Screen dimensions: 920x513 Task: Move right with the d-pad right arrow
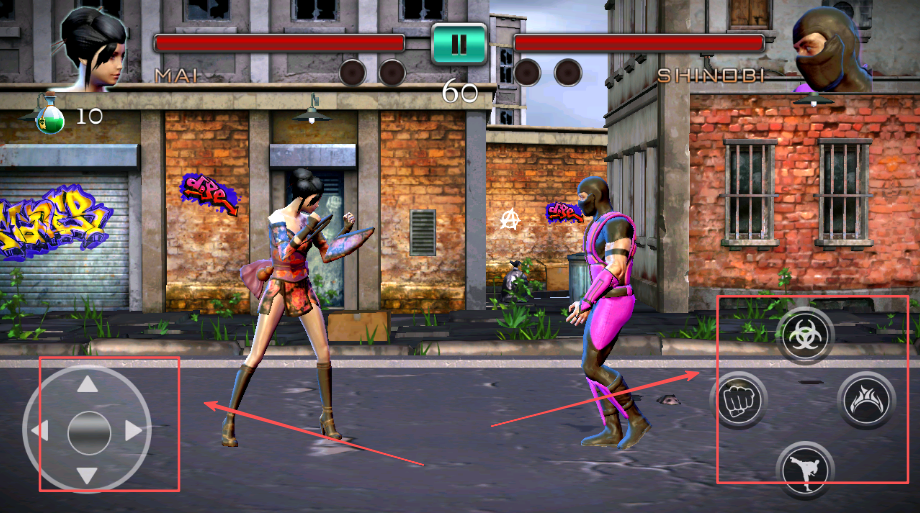pyautogui.click(x=134, y=432)
